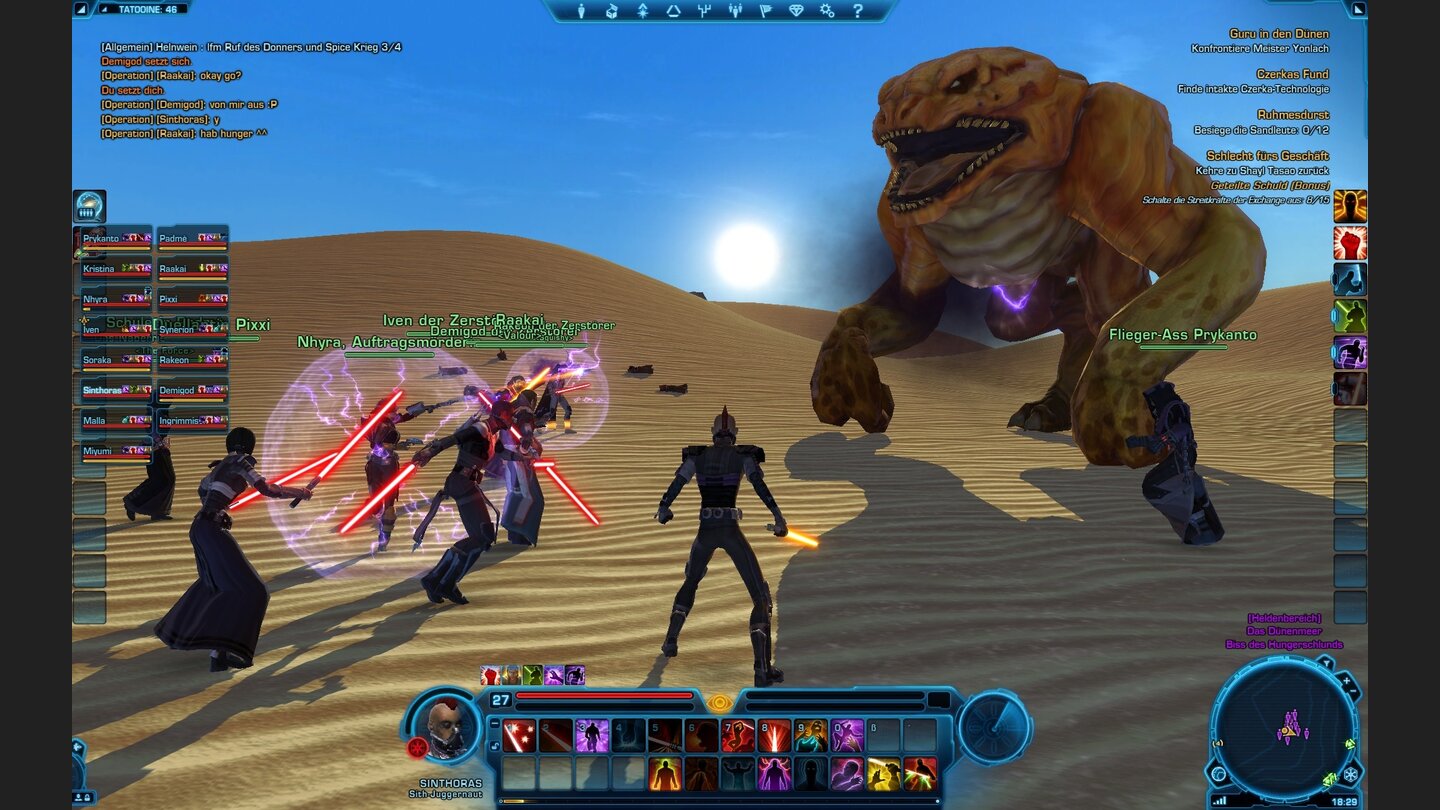The height and width of the screenshot is (810, 1440).
Task: Open the minimap filter dropdown arrow
Action: click(1327, 663)
